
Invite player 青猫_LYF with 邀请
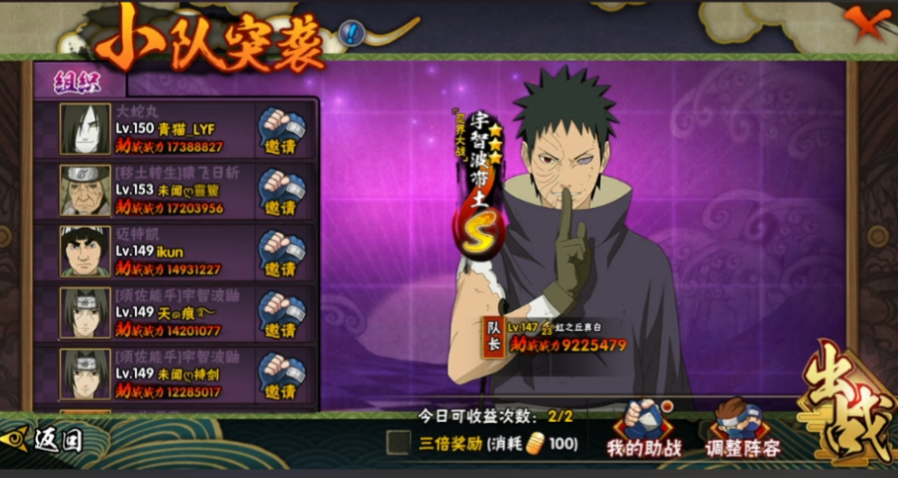[281, 130]
